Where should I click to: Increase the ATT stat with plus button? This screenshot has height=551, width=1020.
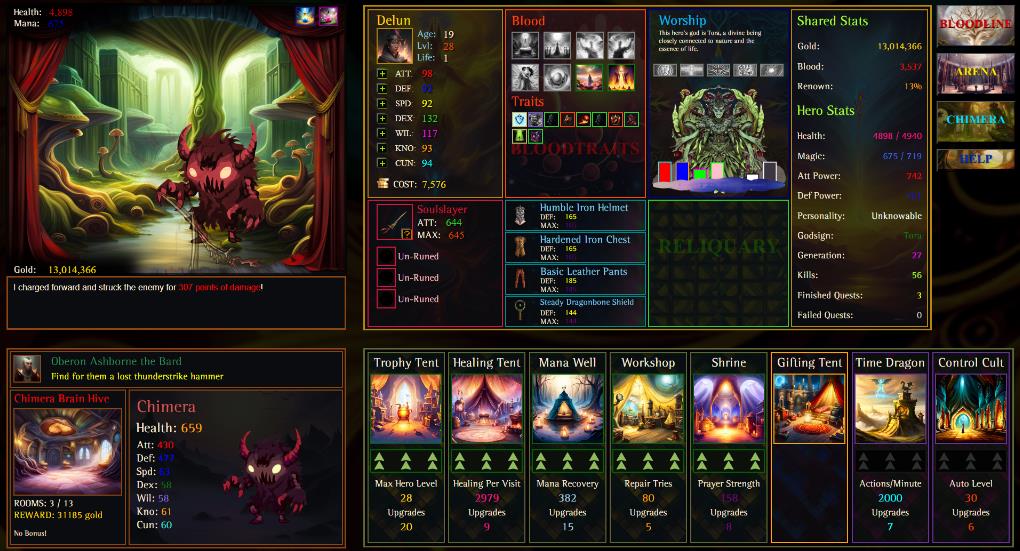tap(382, 74)
